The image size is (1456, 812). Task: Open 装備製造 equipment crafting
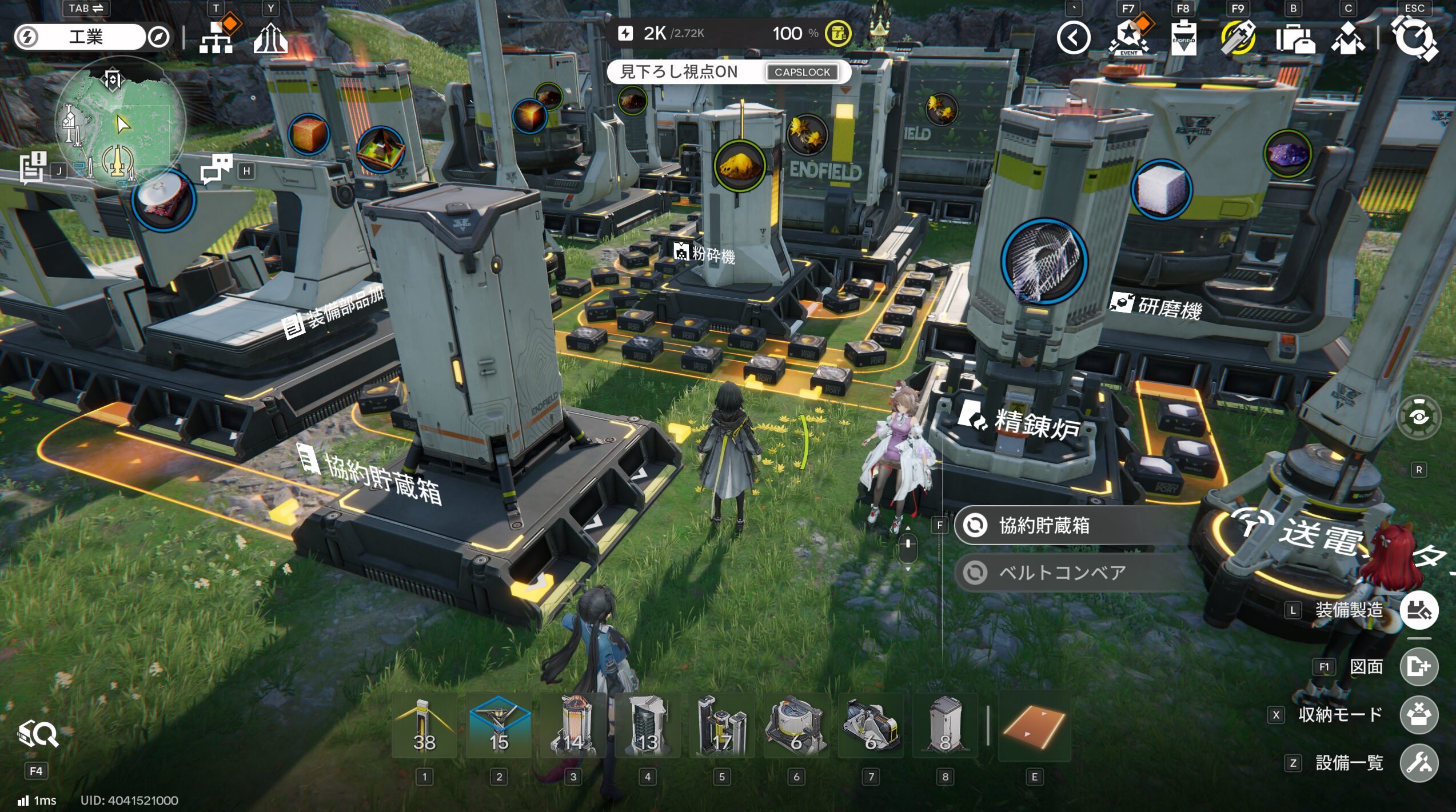1419,610
